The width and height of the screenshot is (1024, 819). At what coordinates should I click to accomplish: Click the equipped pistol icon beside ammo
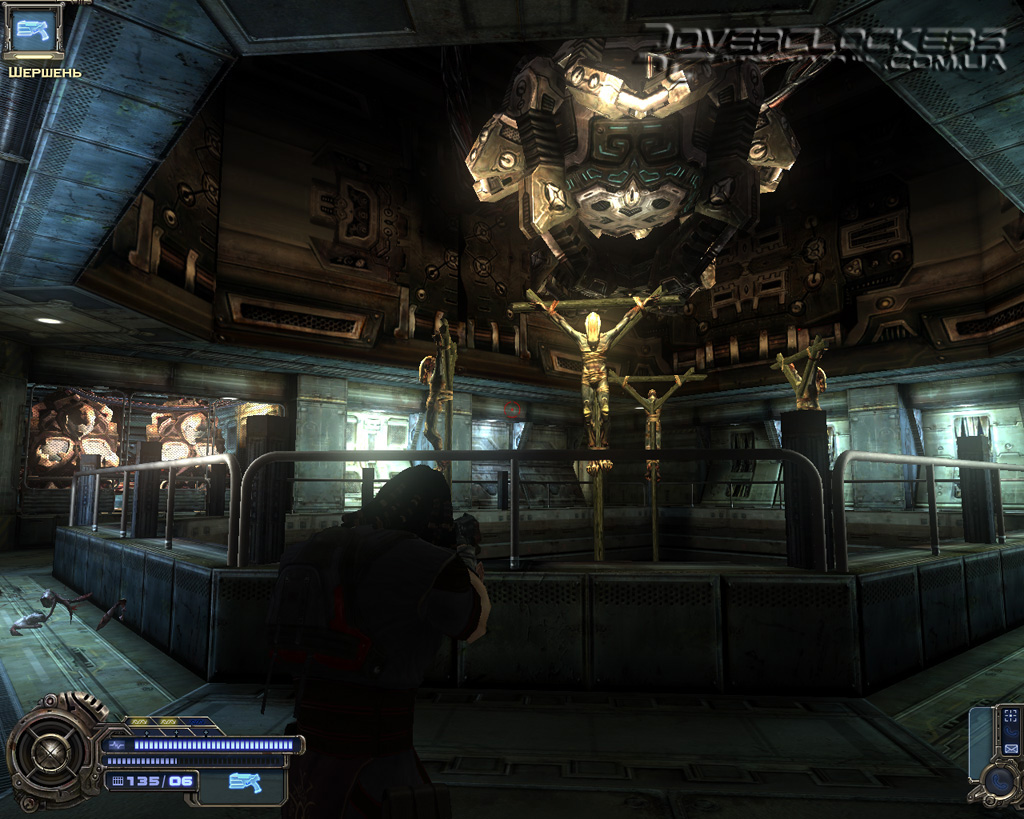point(243,782)
